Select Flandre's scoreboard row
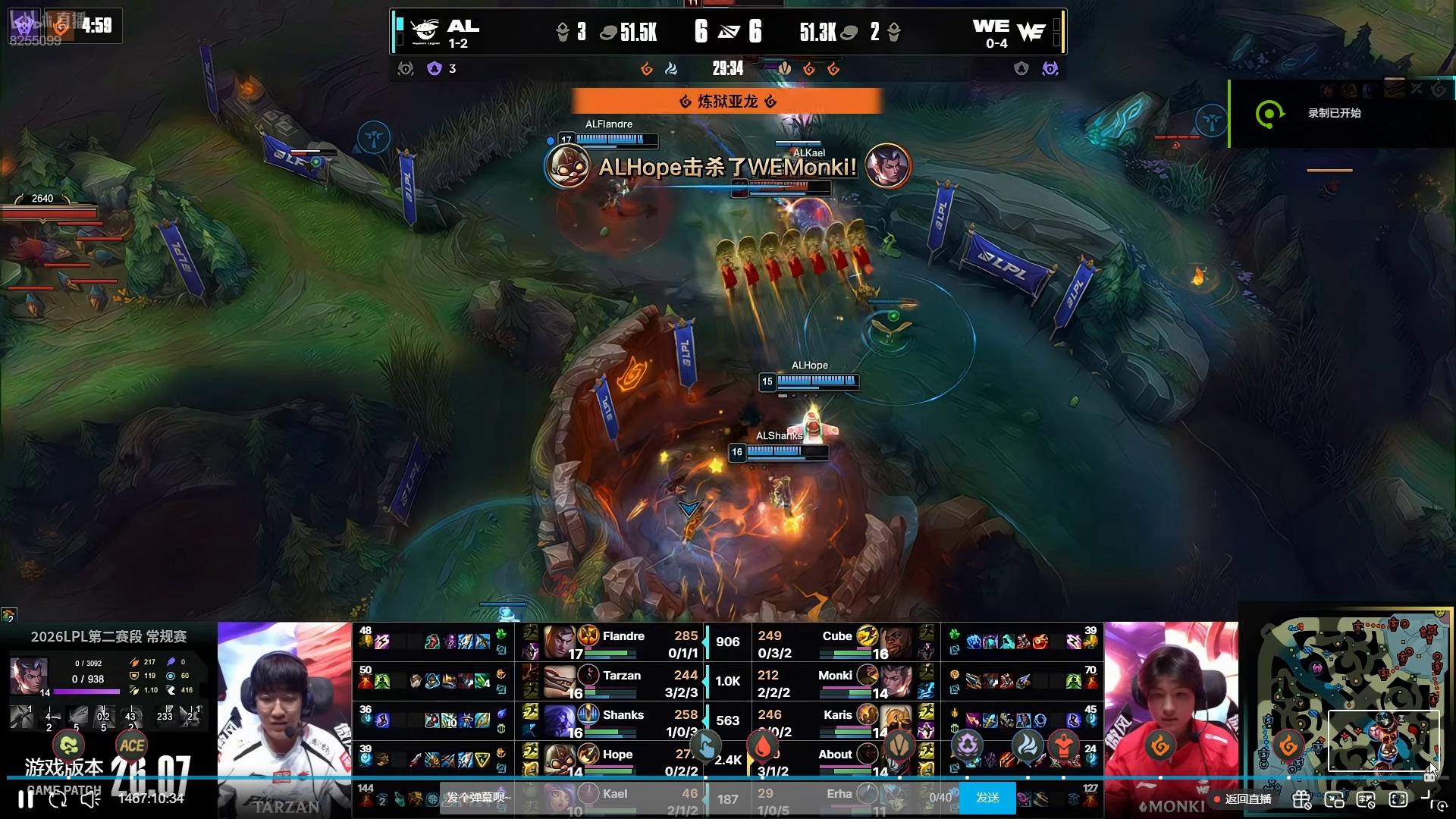 point(623,643)
